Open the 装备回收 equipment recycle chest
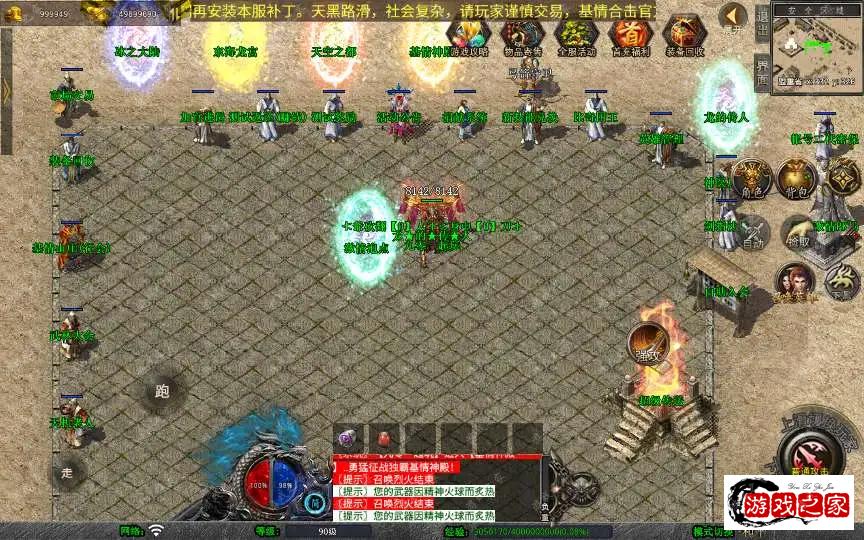 [x=684, y=34]
